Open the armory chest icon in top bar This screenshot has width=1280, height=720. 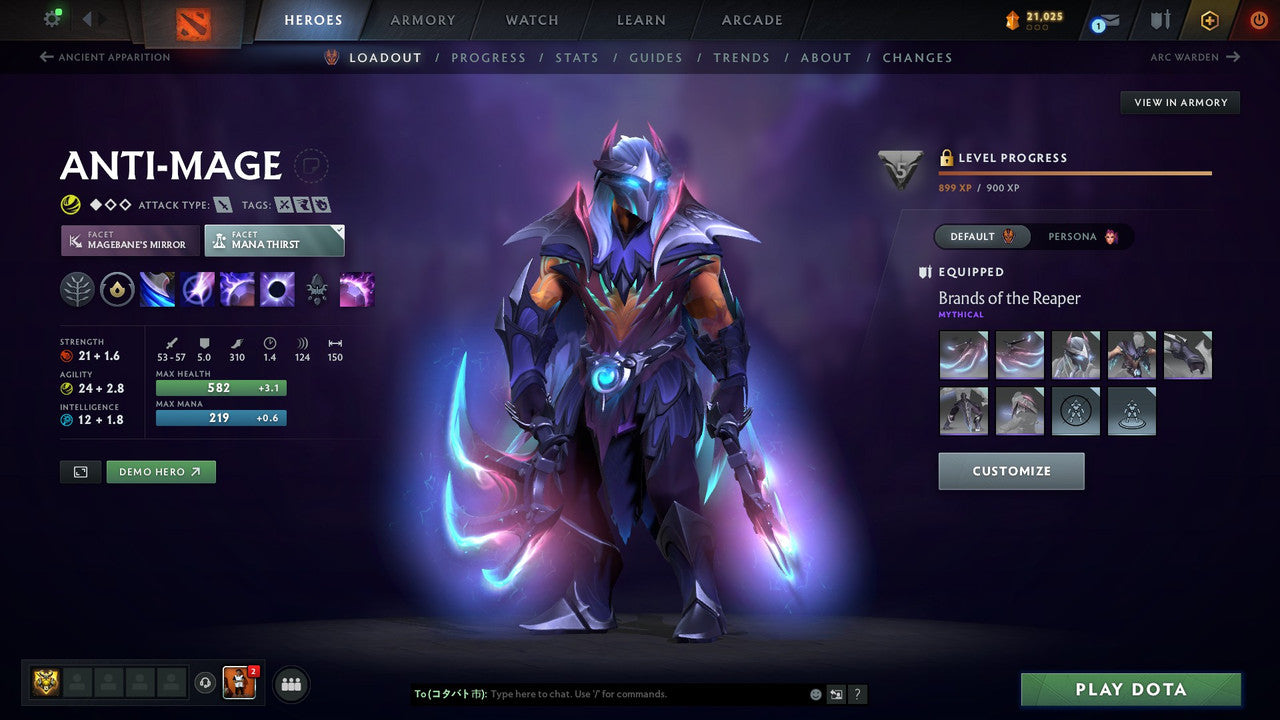[1012, 17]
